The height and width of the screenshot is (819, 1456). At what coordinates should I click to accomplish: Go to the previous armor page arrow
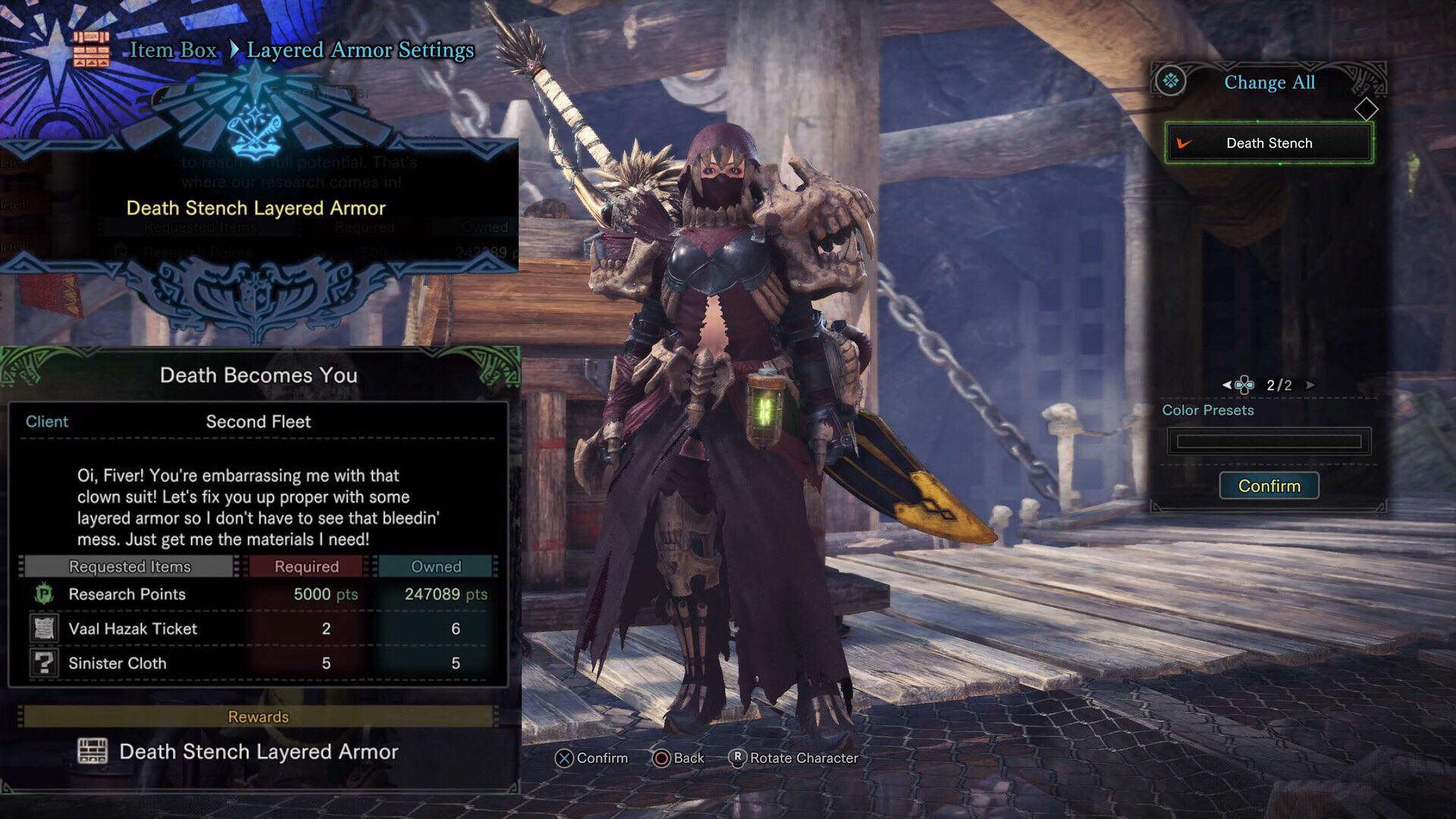(1226, 385)
